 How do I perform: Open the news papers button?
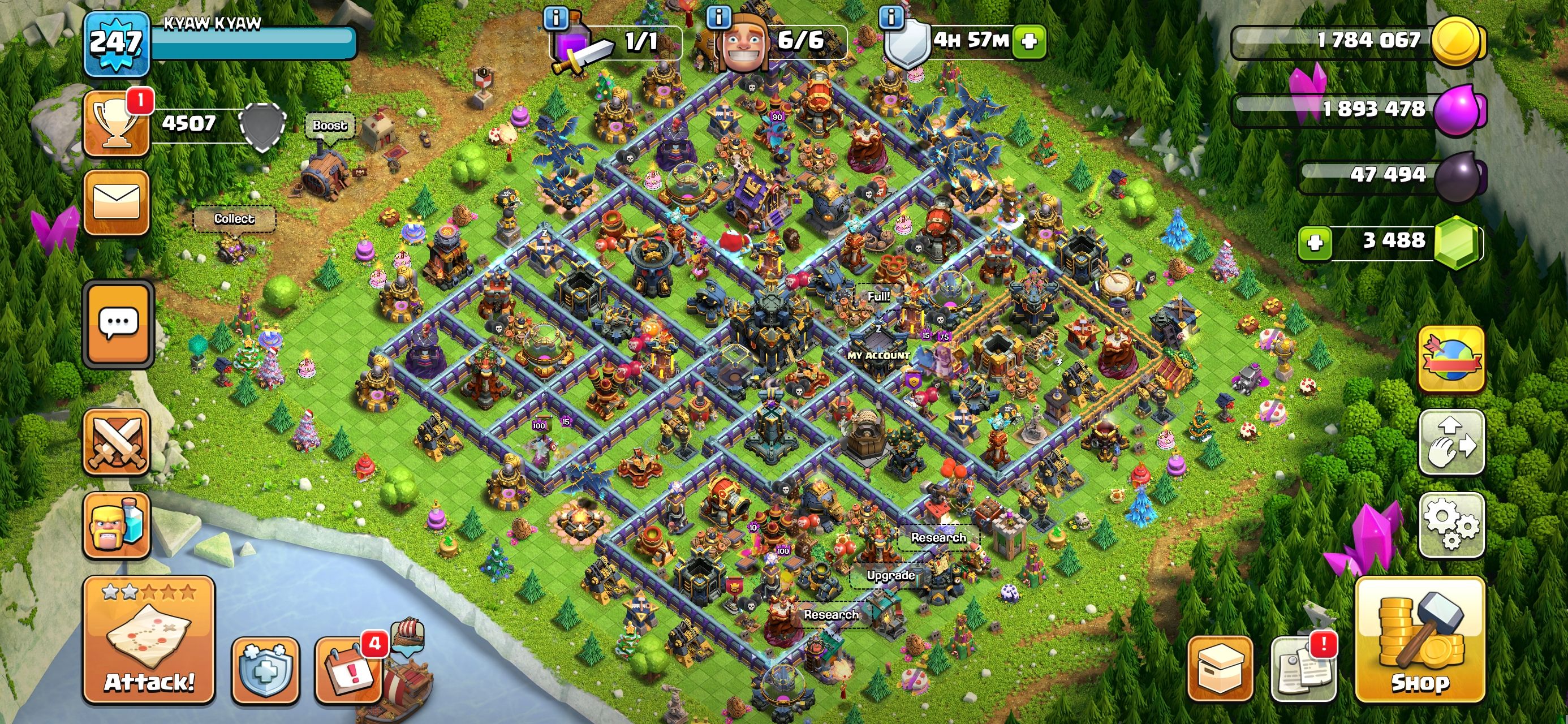pyautogui.click(x=1303, y=669)
